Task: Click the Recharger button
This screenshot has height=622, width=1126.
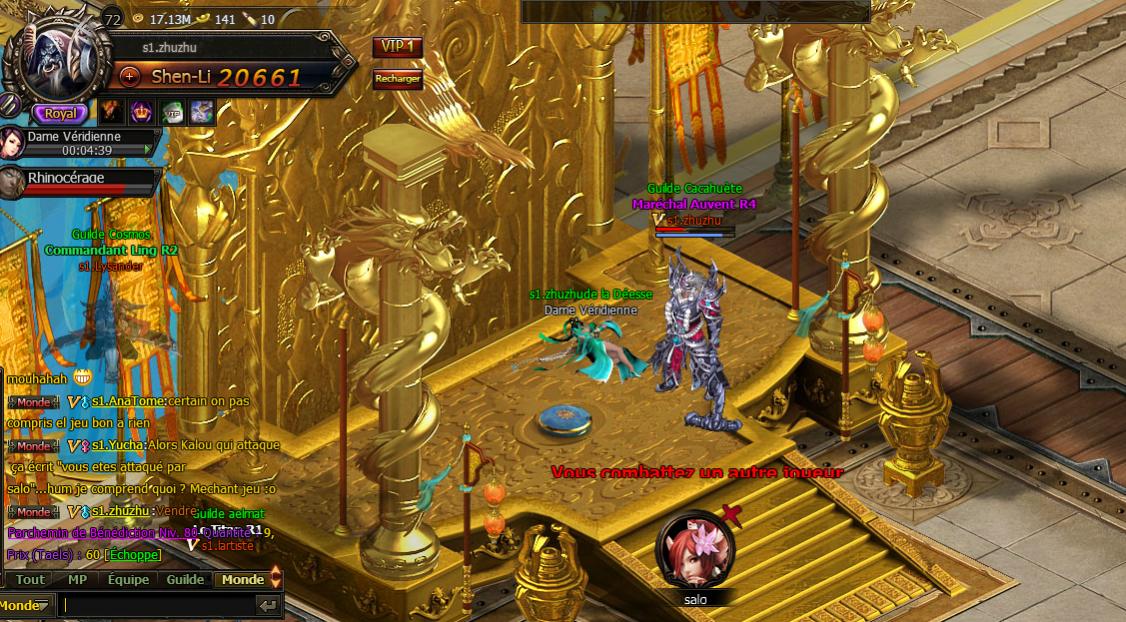Action: click(x=397, y=79)
